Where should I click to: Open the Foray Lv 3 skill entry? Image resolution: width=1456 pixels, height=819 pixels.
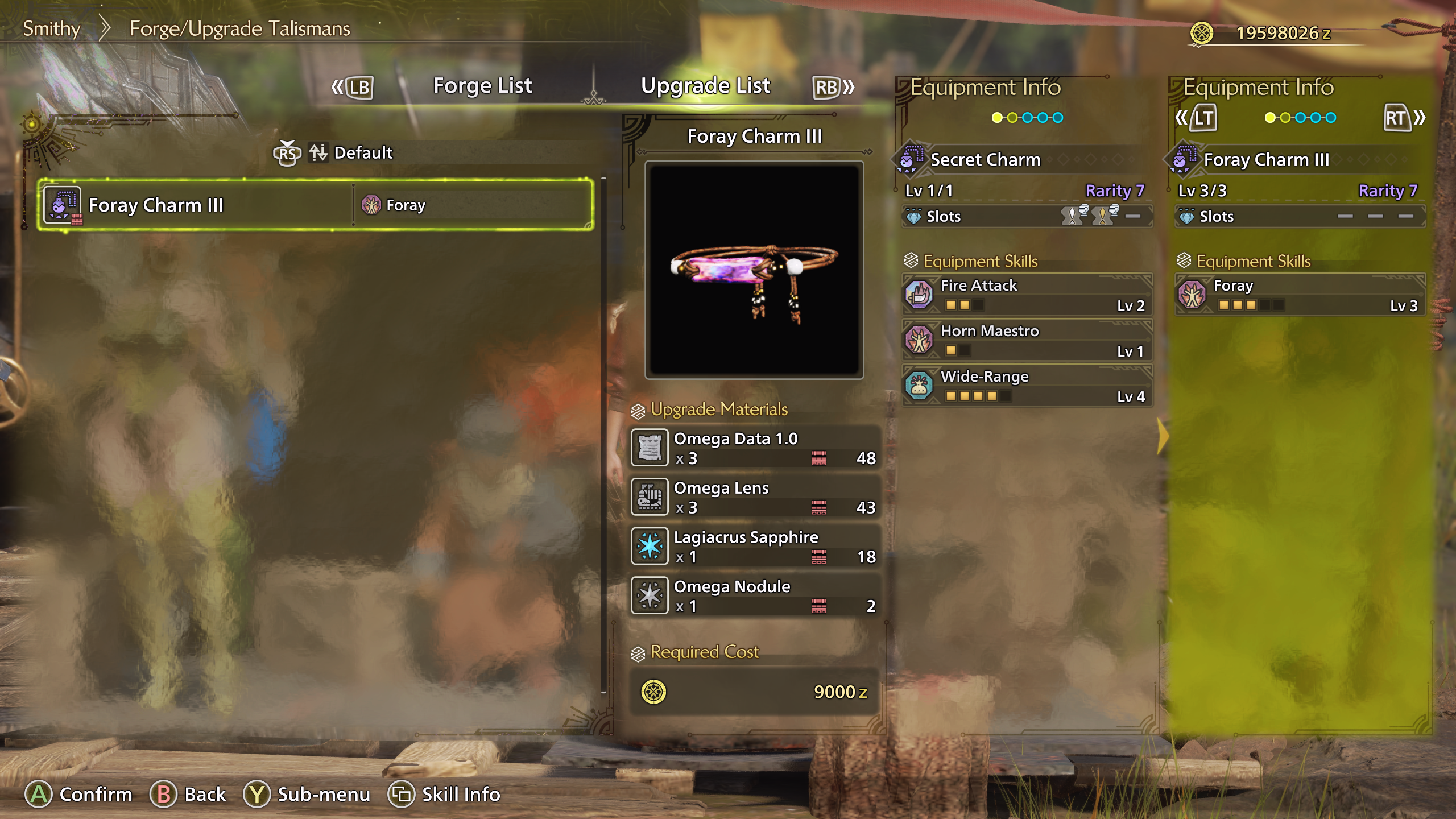pyautogui.click(x=1300, y=294)
